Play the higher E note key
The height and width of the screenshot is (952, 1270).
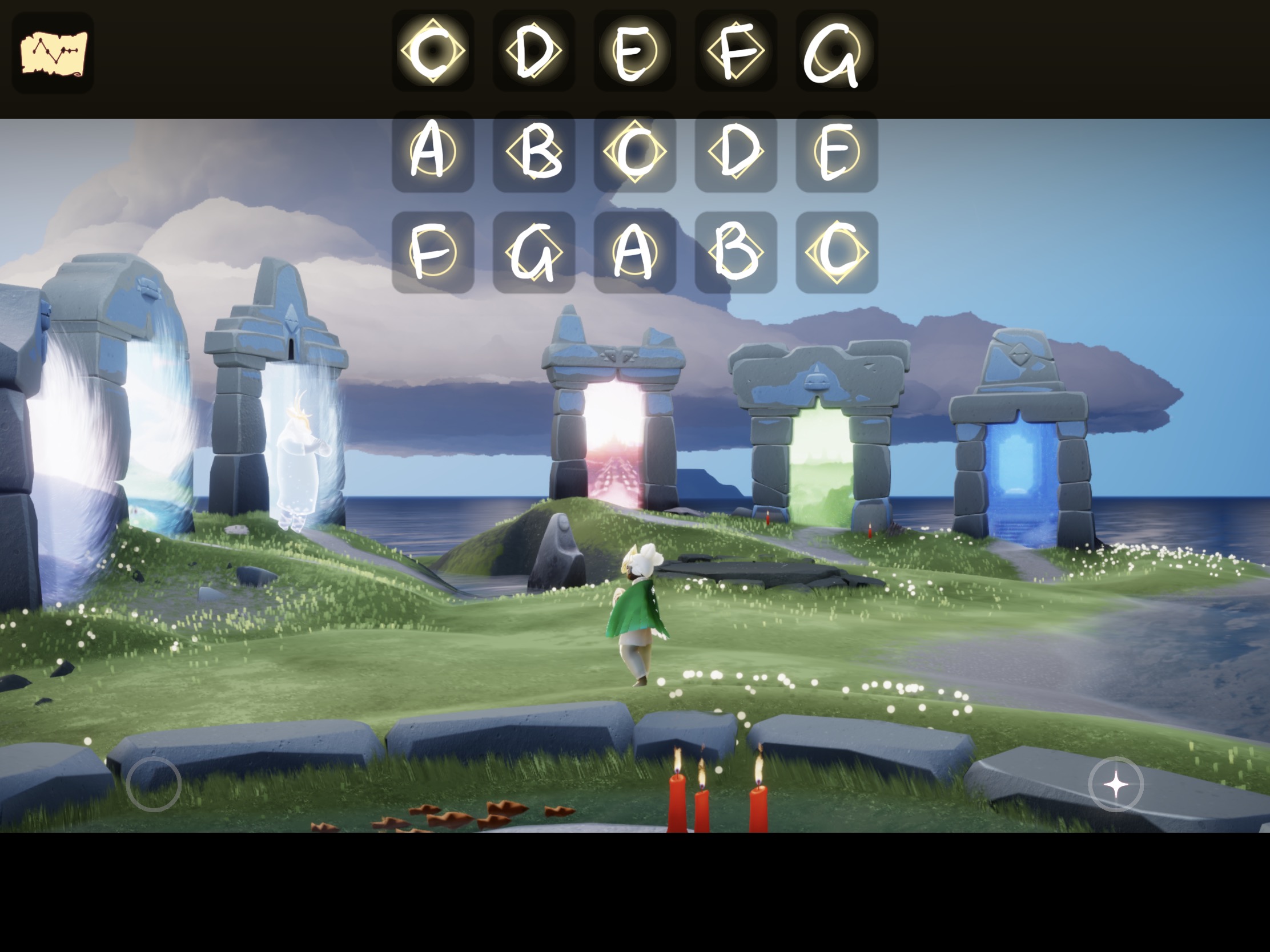(837, 151)
